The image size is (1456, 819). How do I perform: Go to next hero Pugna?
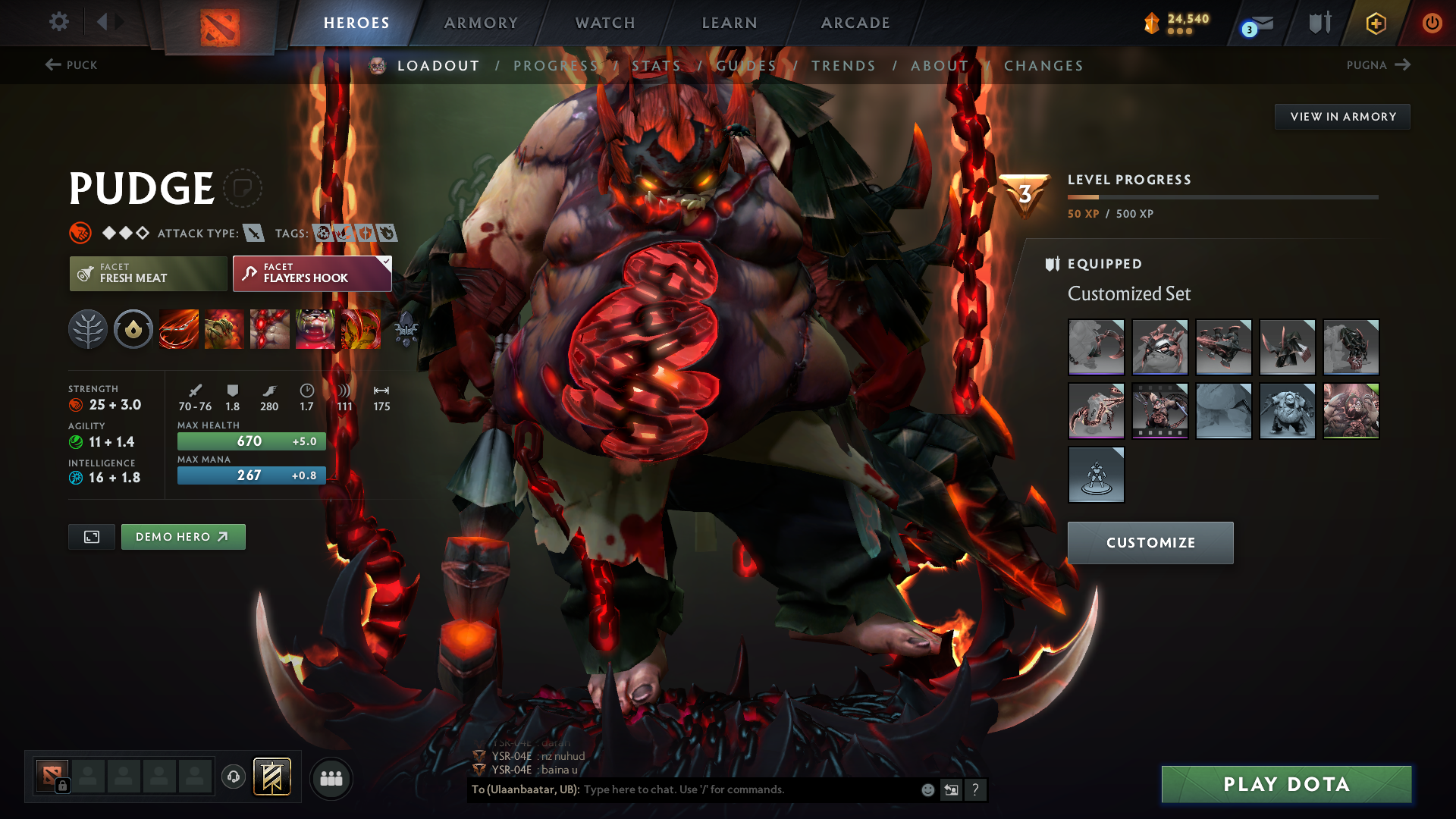pos(1378,65)
